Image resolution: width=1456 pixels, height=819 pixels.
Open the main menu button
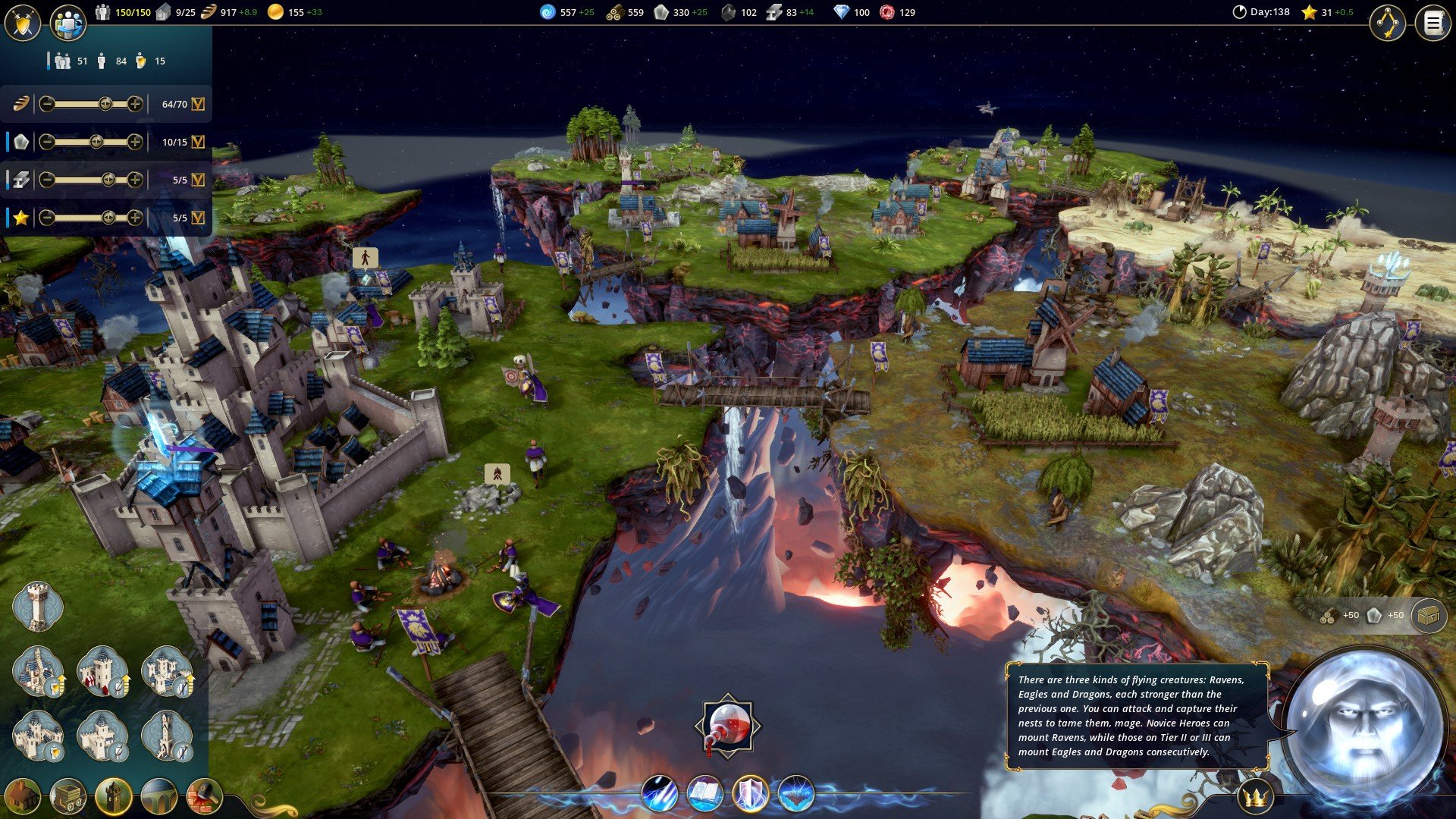(x=1432, y=23)
